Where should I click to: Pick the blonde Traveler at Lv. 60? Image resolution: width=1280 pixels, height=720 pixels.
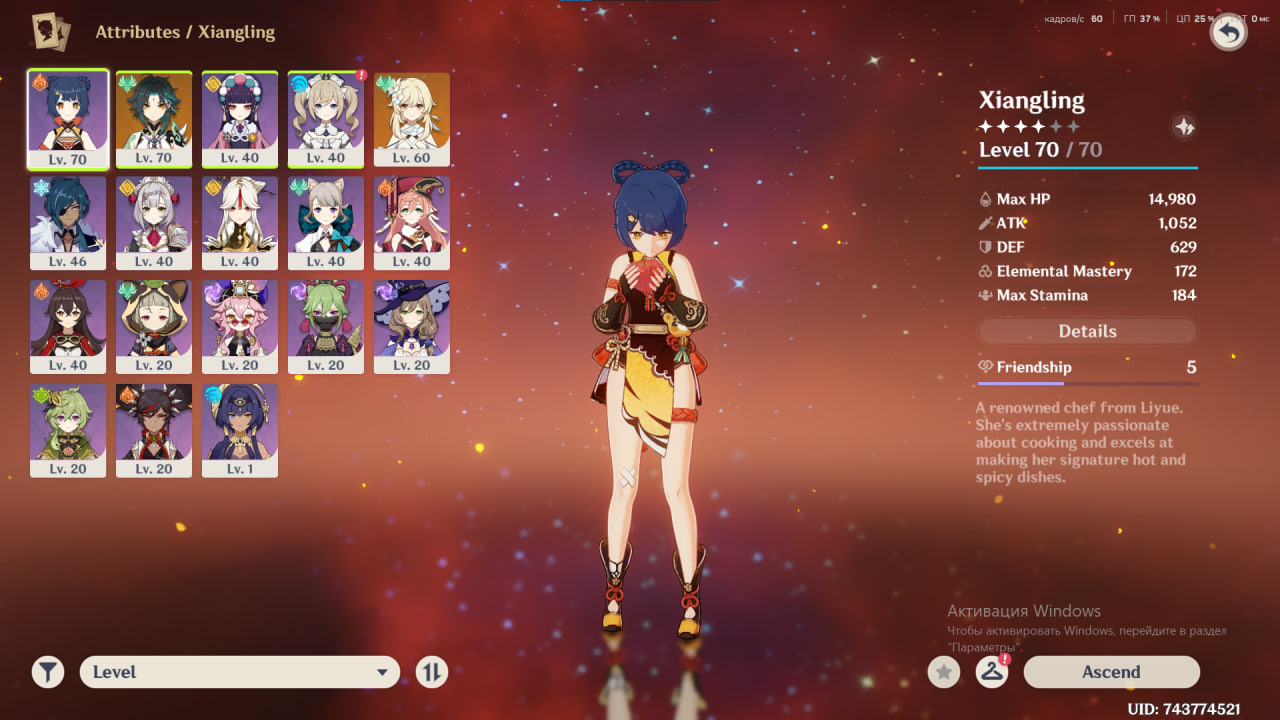[x=412, y=119]
